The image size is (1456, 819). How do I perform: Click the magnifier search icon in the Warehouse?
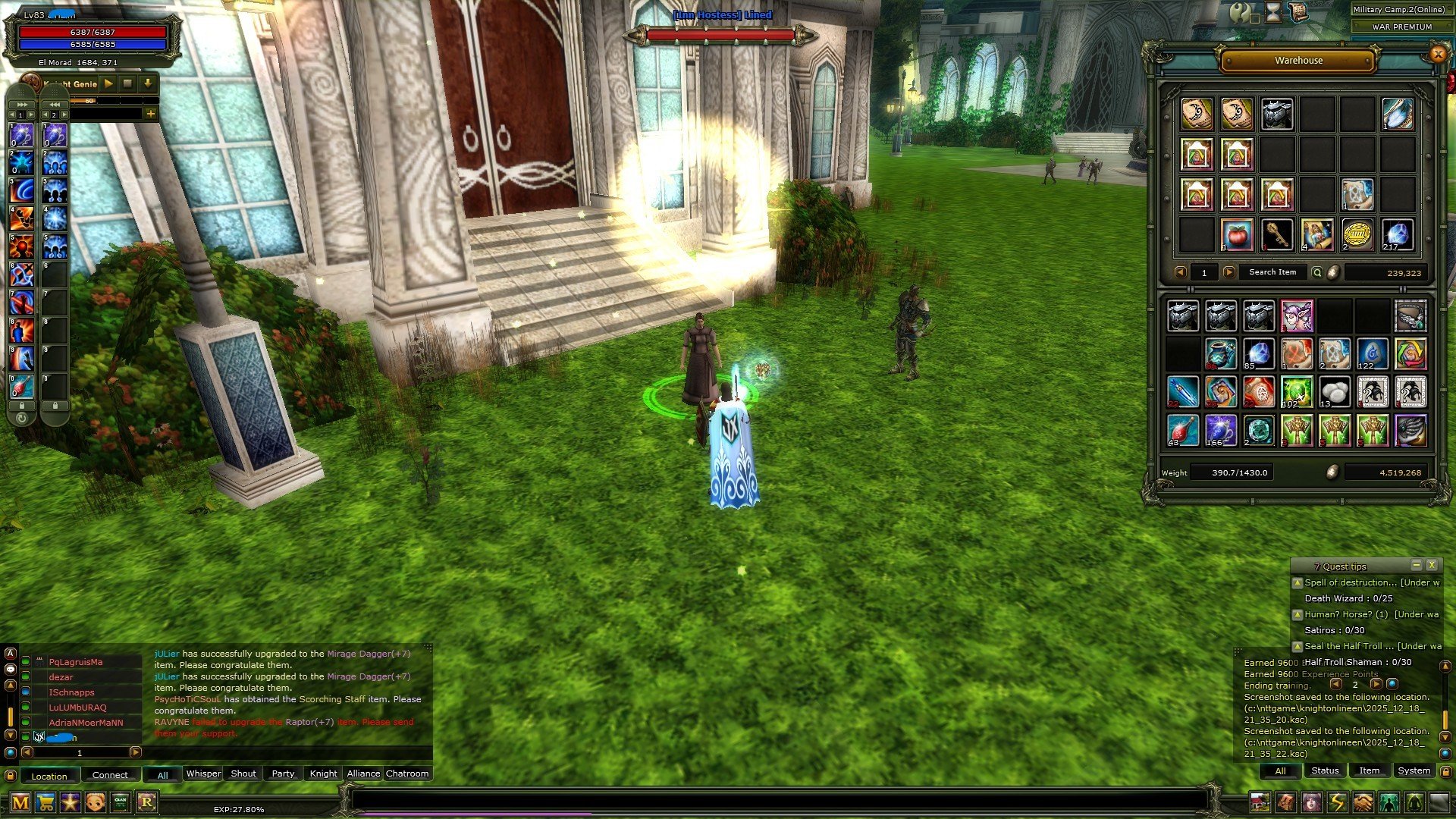pyautogui.click(x=1317, y=271)
